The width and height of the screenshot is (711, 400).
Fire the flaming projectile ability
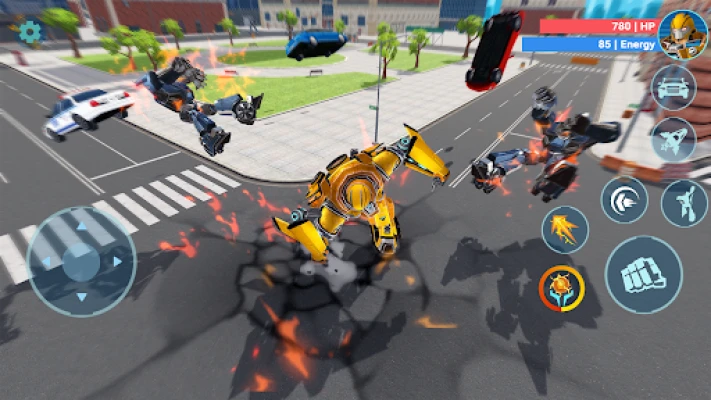tap(565, 229)
